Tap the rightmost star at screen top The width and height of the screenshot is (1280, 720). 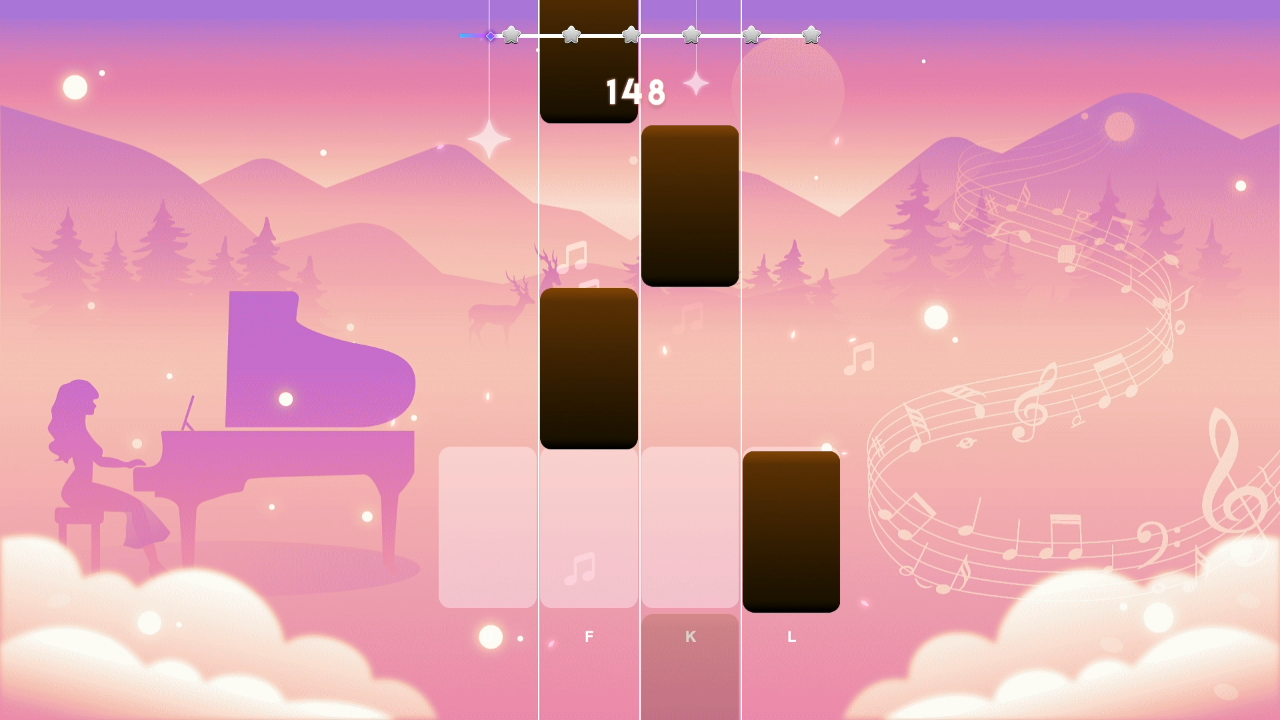811,33
